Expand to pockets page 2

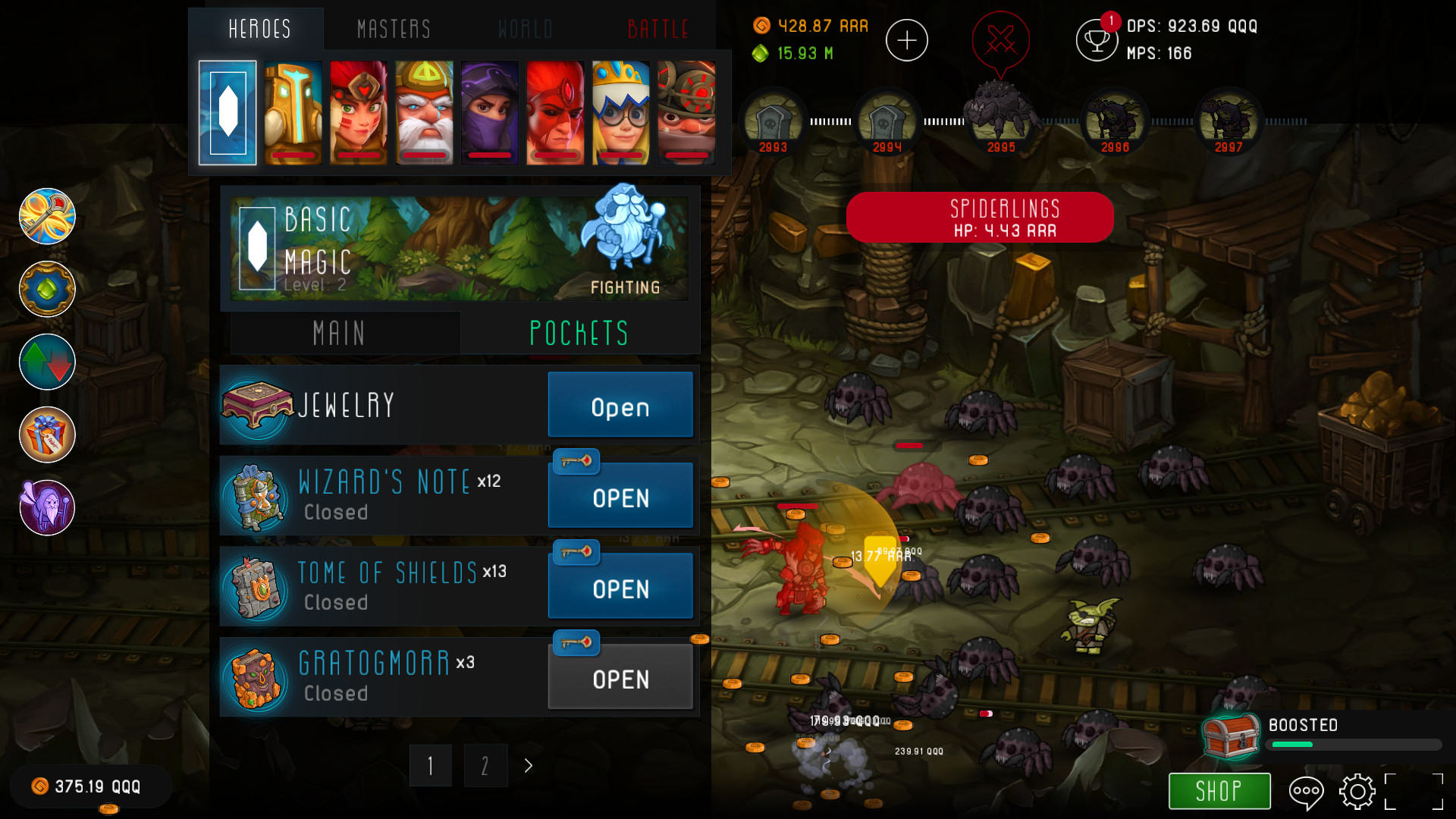click(485, 765)
